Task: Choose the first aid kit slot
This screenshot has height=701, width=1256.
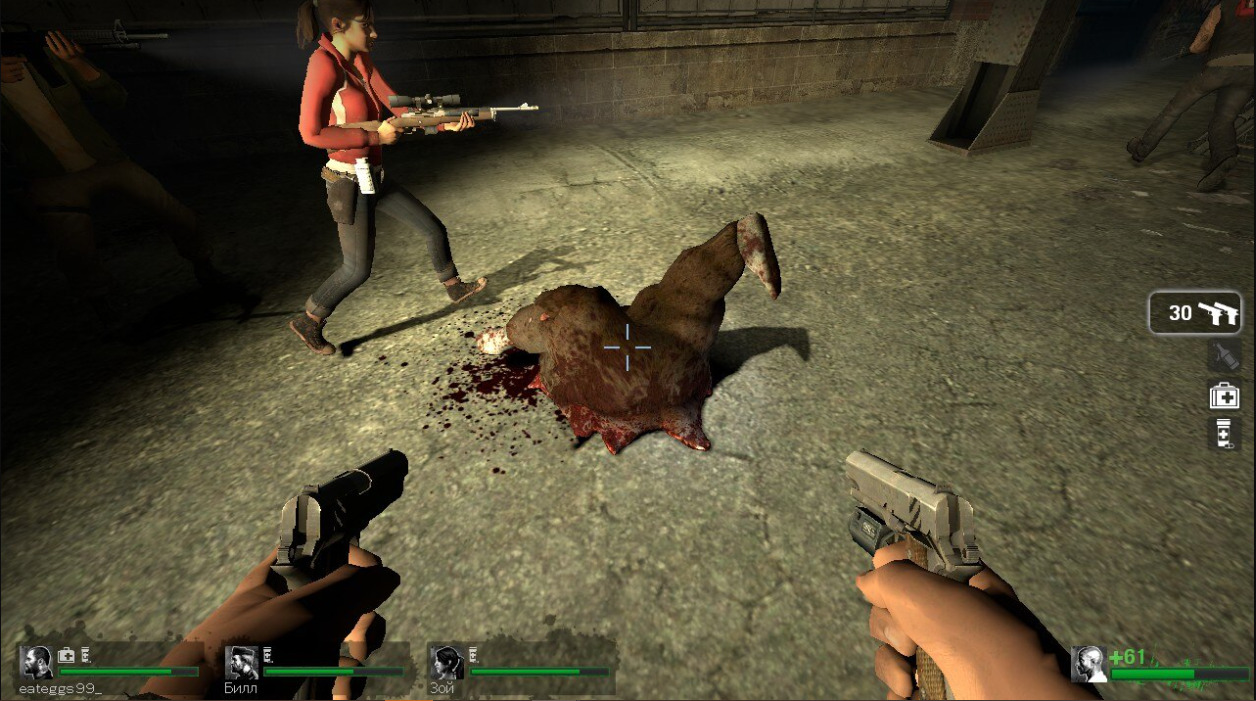Action: [x=1225, y=396]
